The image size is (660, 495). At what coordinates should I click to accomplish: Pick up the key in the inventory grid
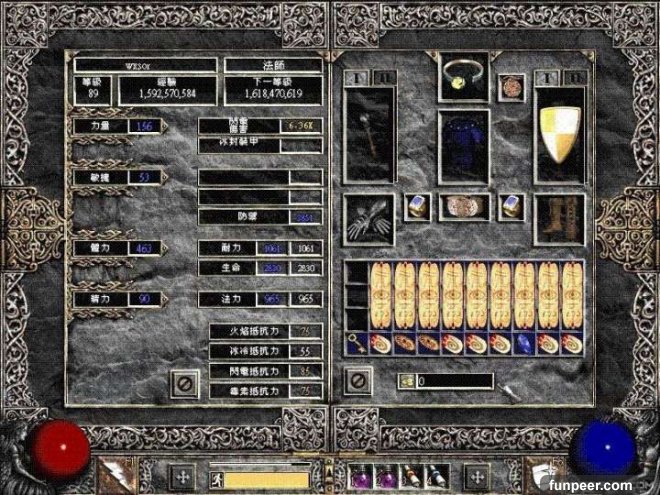coord(357,343)
